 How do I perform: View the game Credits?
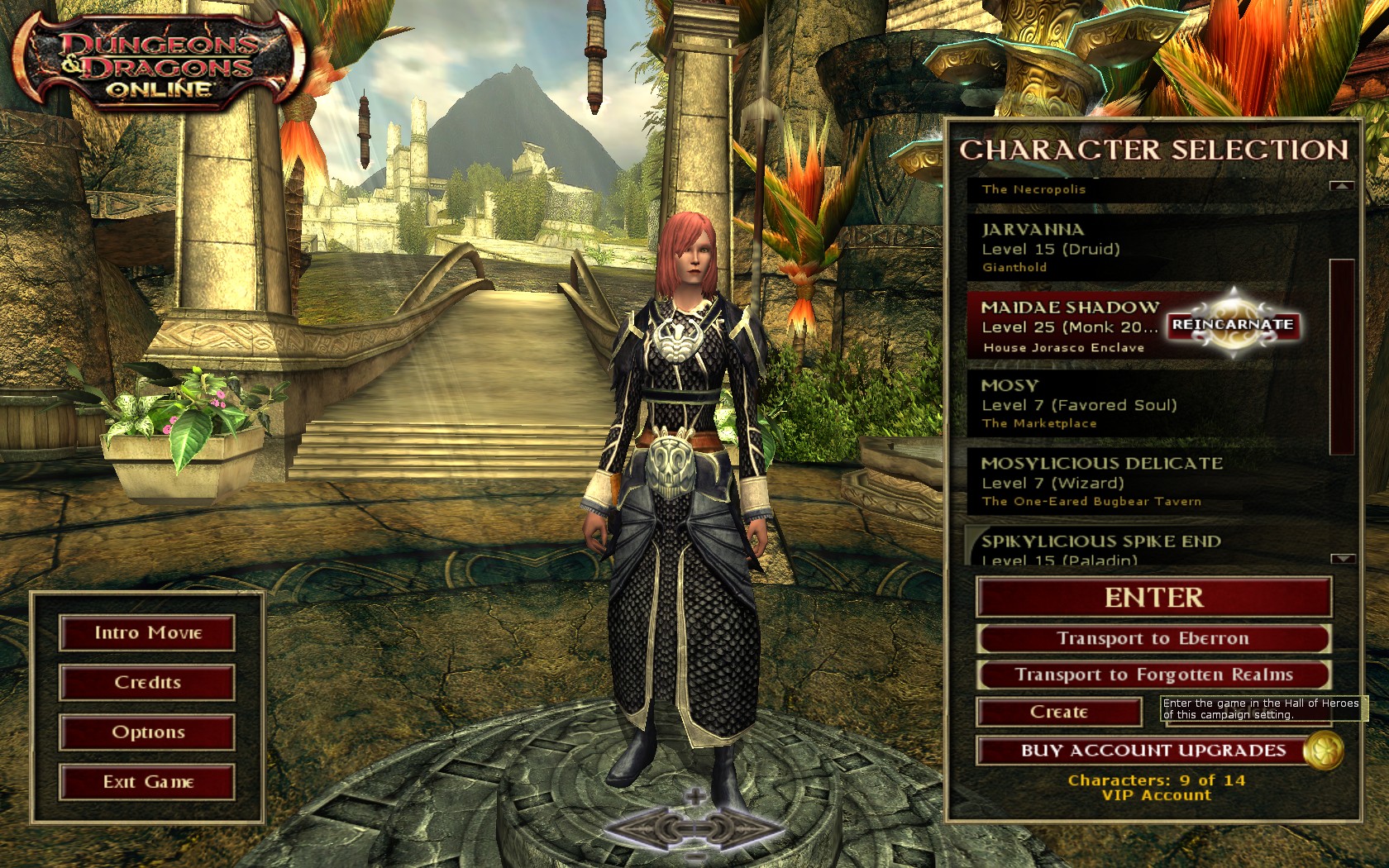click(147, 683)
